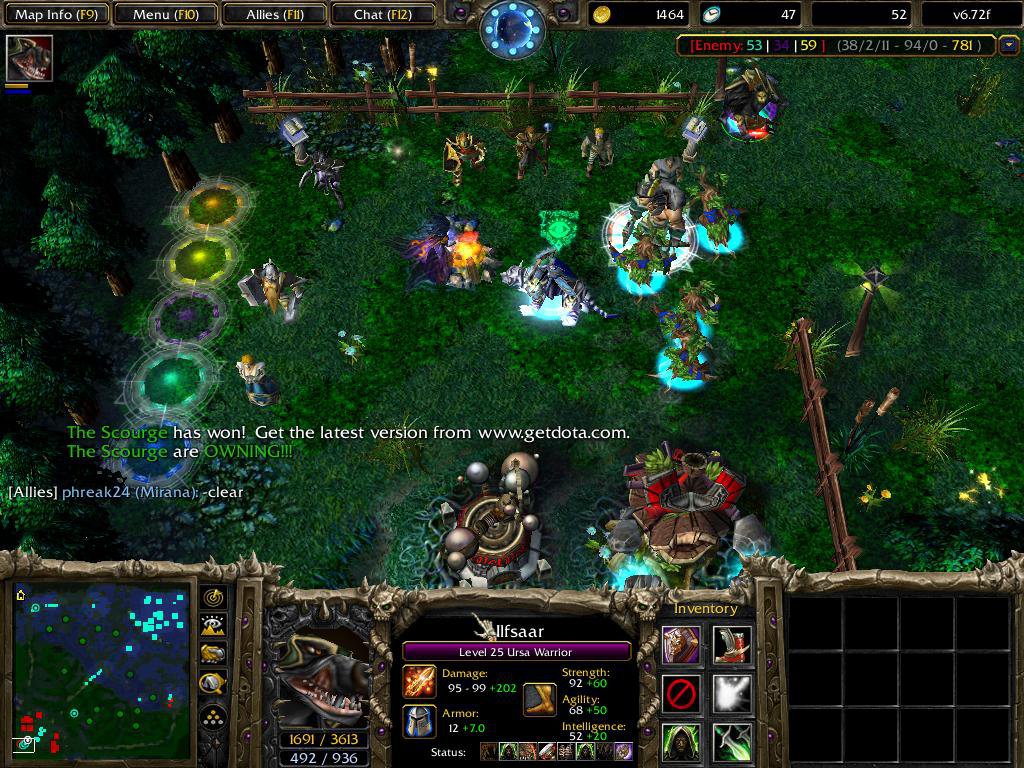Open the Map Info (F9) panel
Image resolution: width=1024 pixels, height=768 pixels.
click(55, 14)
